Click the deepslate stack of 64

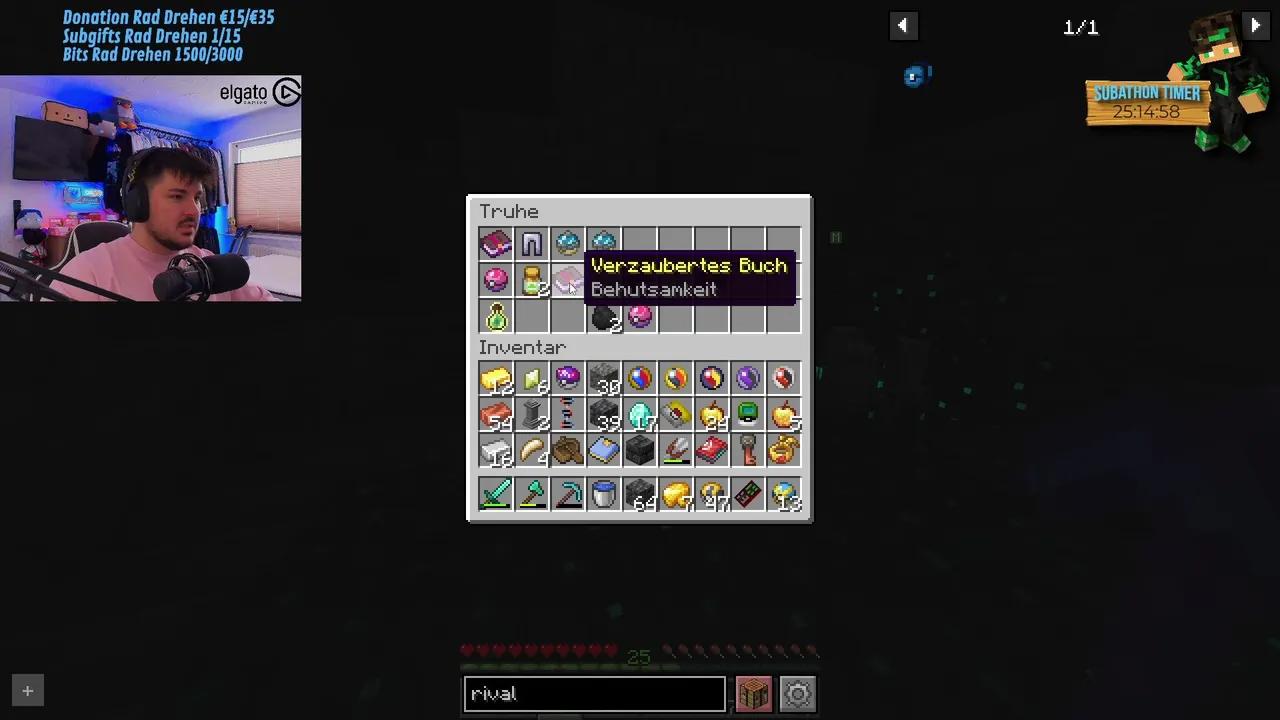[639, 495]
